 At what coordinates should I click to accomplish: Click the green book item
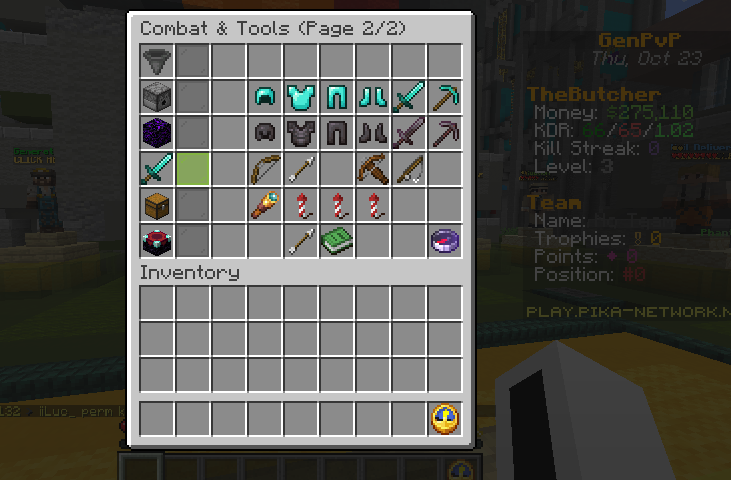[337, 241]
